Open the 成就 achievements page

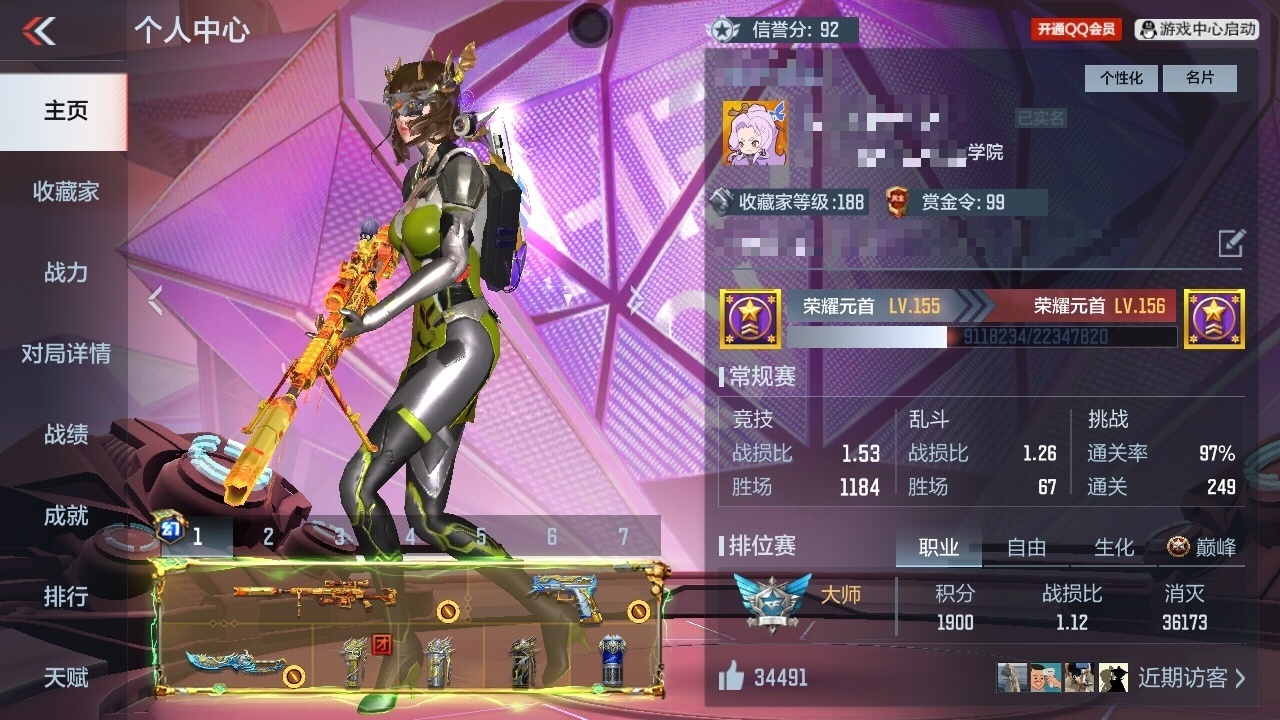[65, 516]
